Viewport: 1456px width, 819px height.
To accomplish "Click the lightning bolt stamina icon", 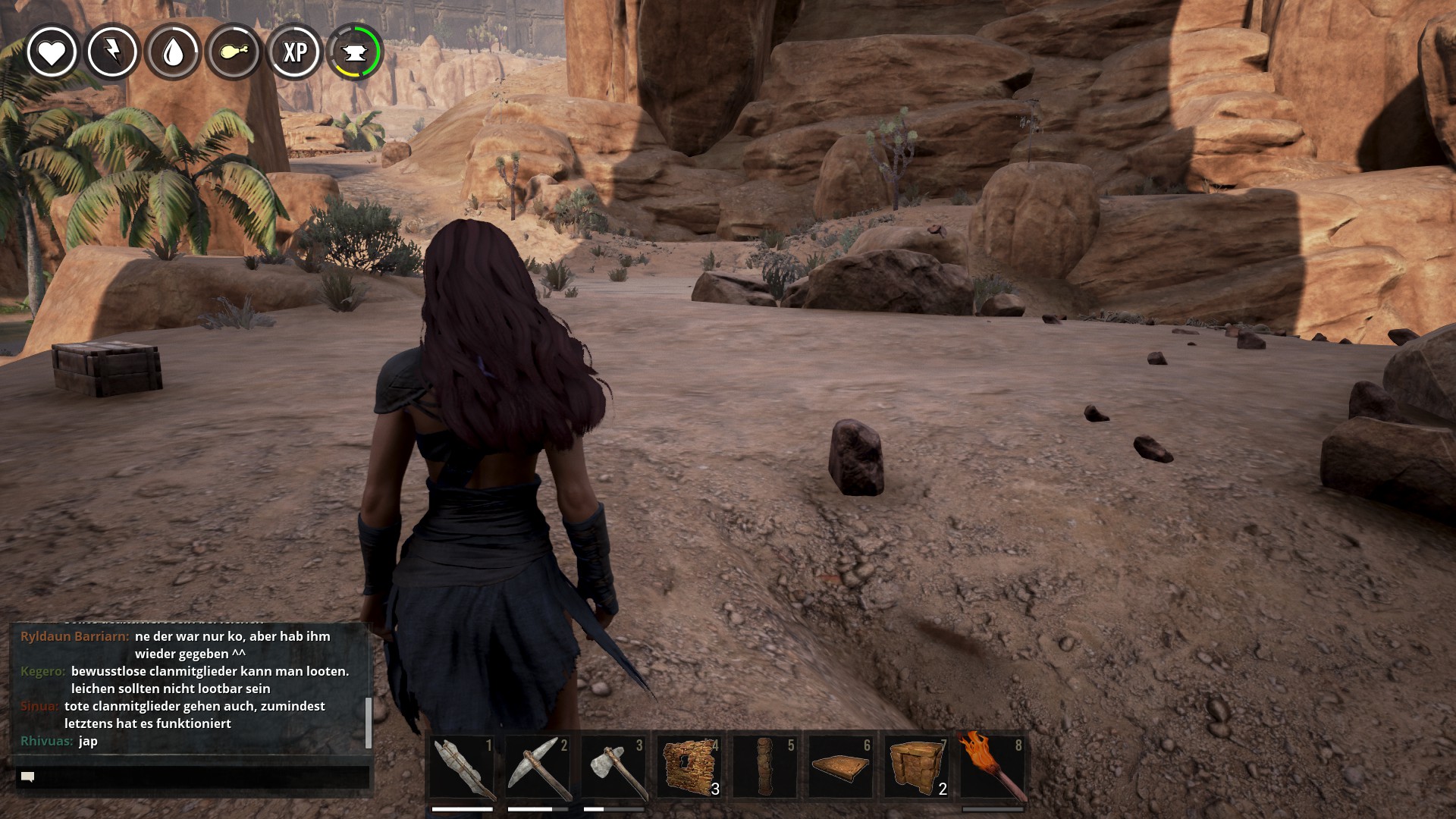I will (112, 52).
